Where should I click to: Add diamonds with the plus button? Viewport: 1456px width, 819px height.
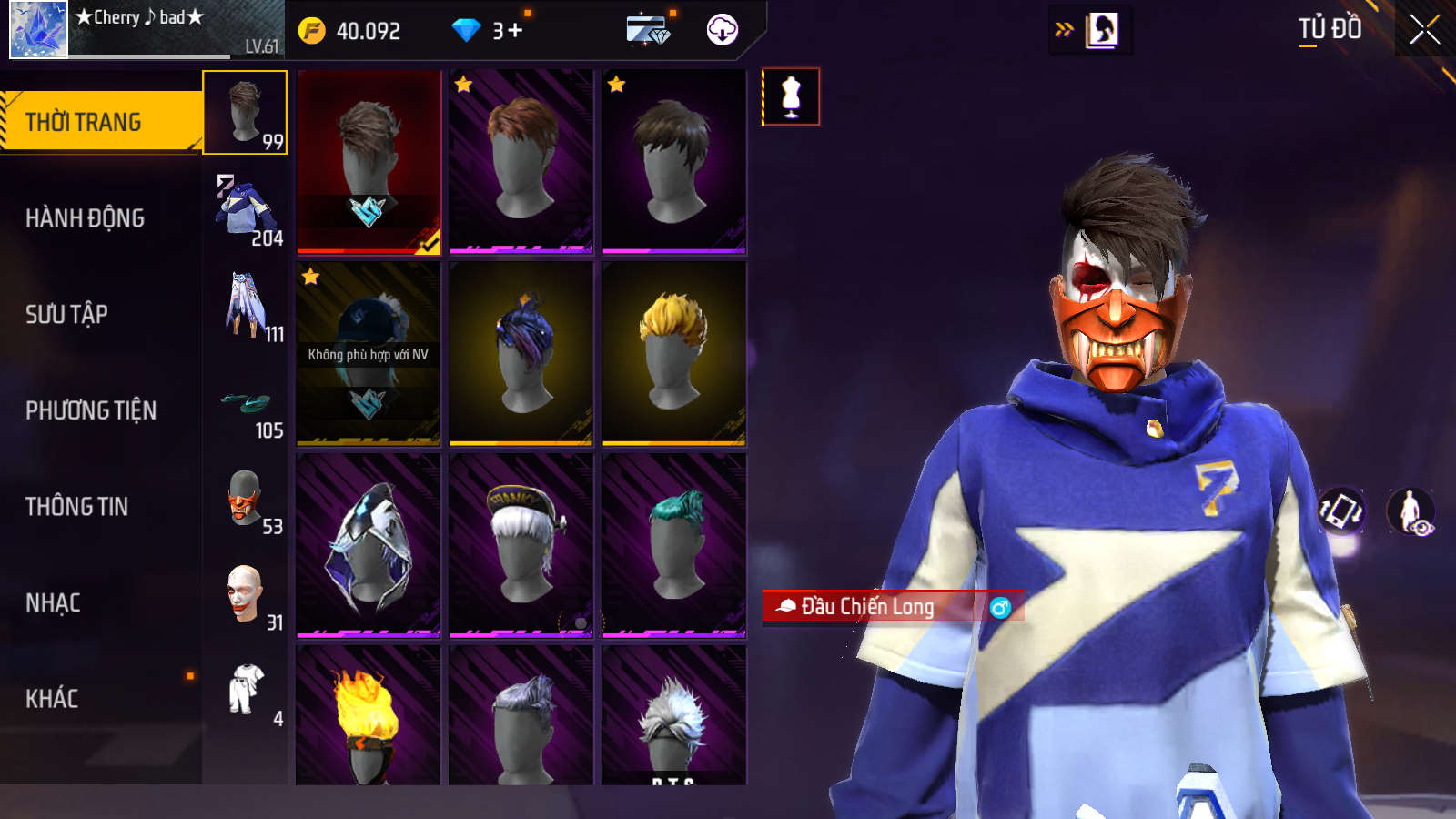click(x=515, y=31)
